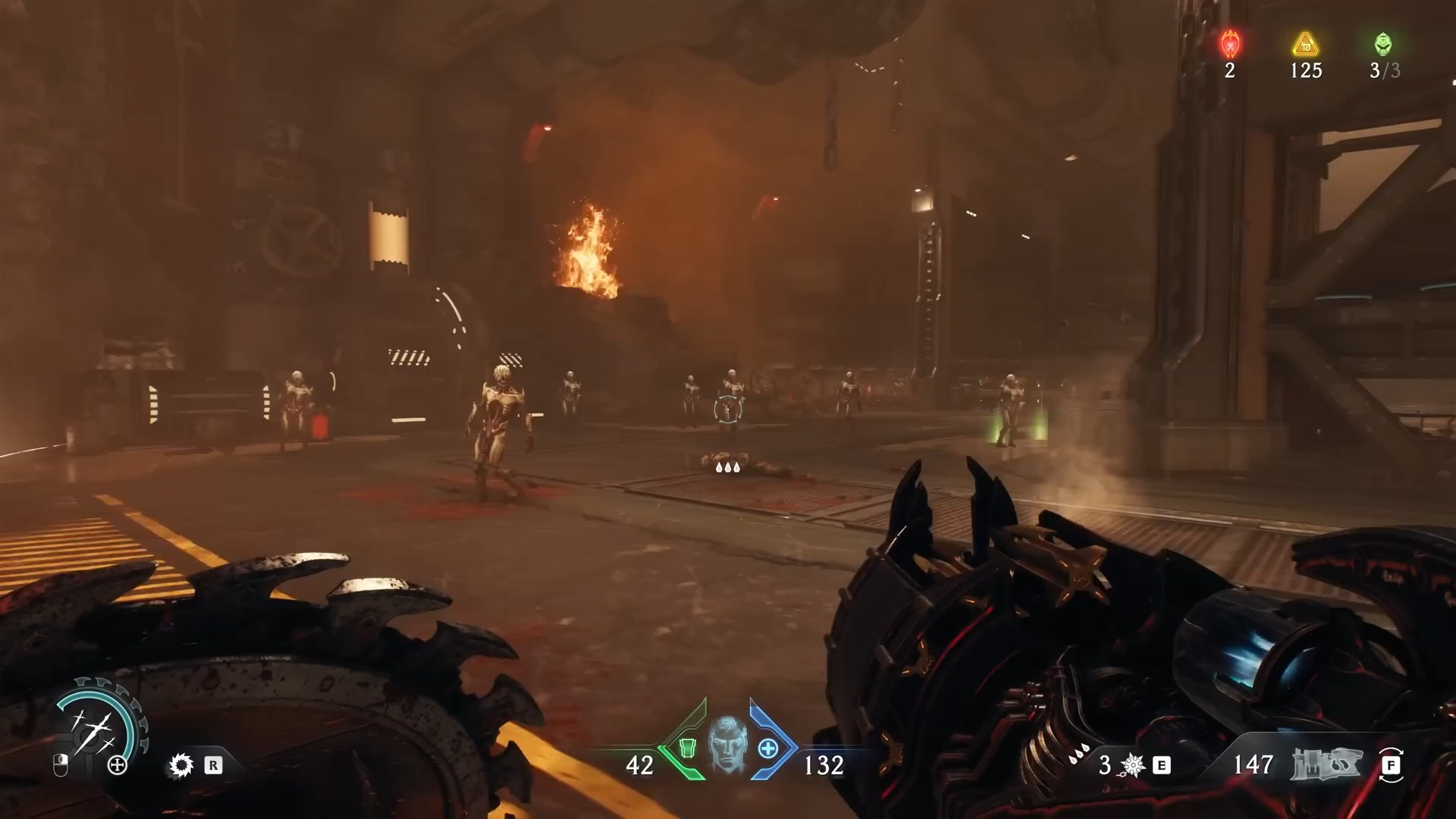This screenshot has width=1456, height=819.
Task: Click the red demonic crest icon
Action: [1230, 45]
